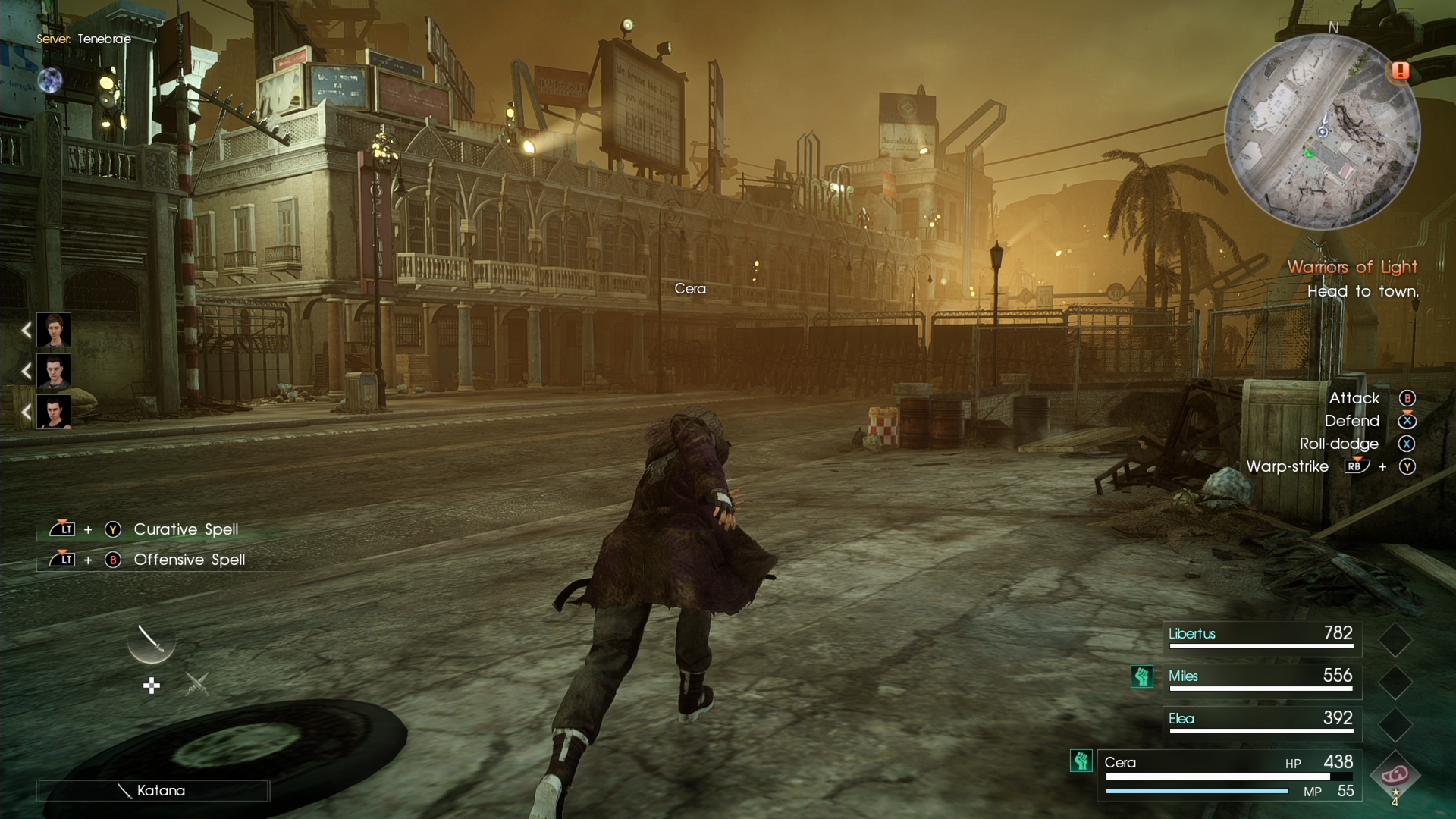Switch to the crossed blades weapon slot
This screenshot has width=1456, height=819.
pyautogui.click(x=197, y=684)
